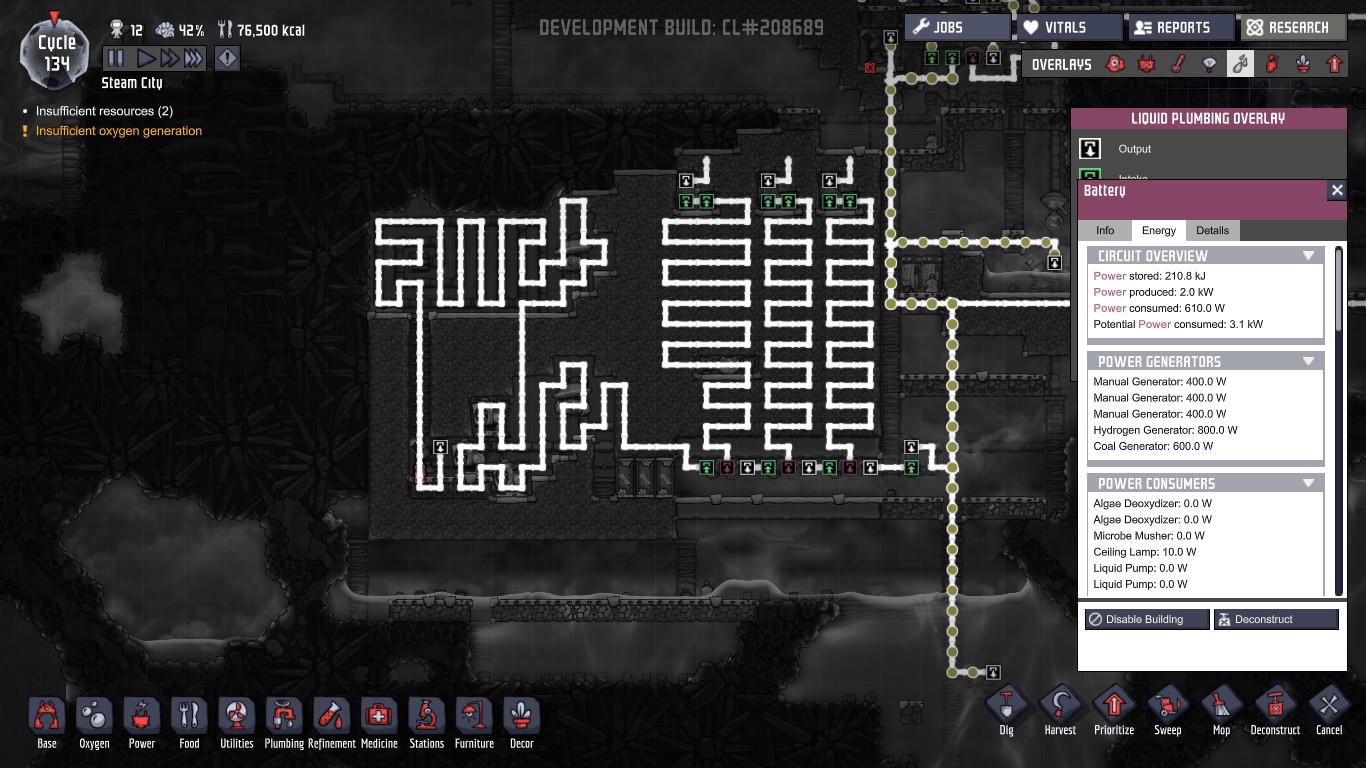Switch to the Battery Info tab
The width and height of the screenshot is (1366, 768).
(x=1104, y=231)
